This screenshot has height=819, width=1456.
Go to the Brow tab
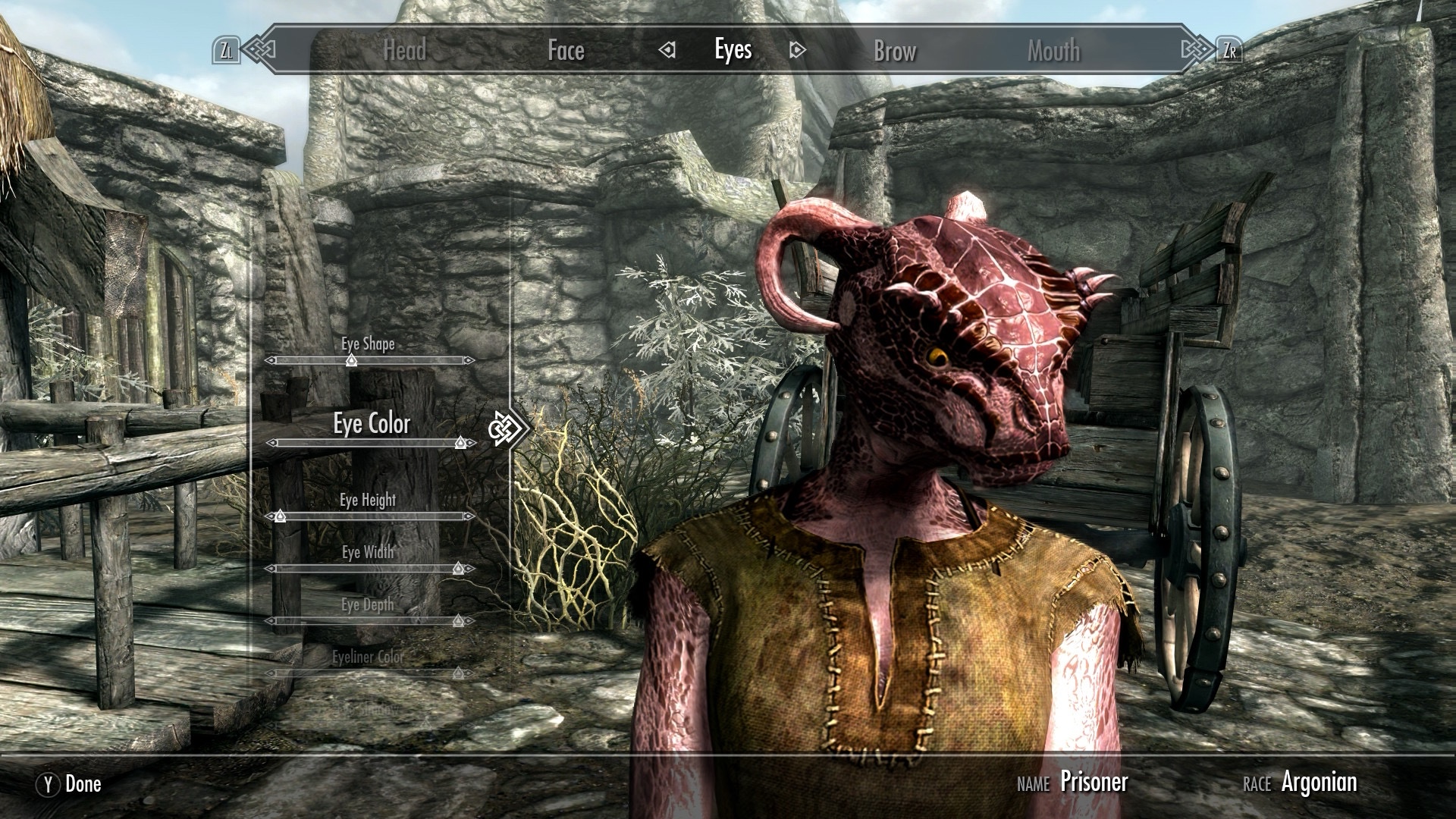point(895,51)
